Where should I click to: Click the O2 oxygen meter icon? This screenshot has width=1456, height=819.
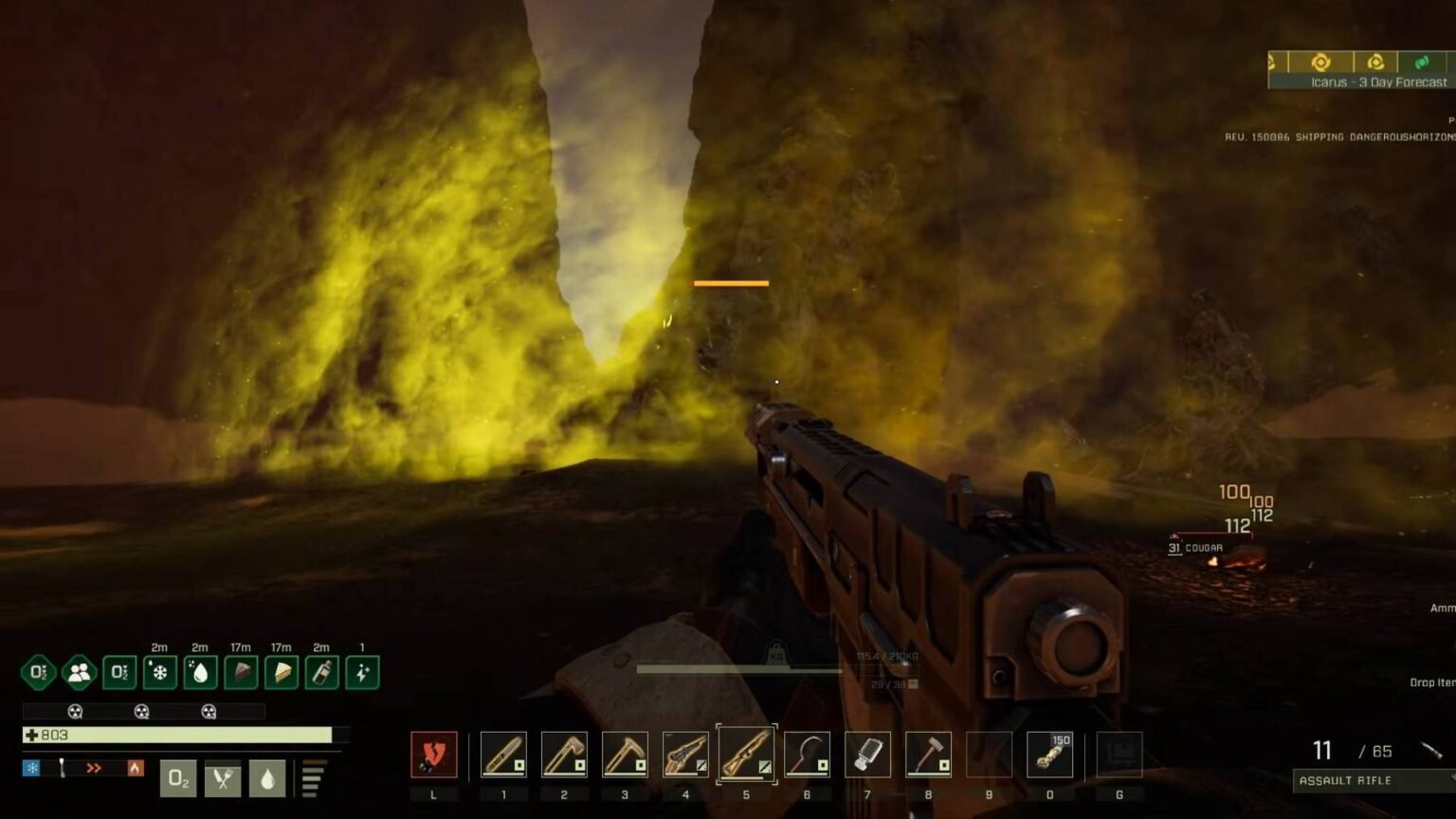178,779
